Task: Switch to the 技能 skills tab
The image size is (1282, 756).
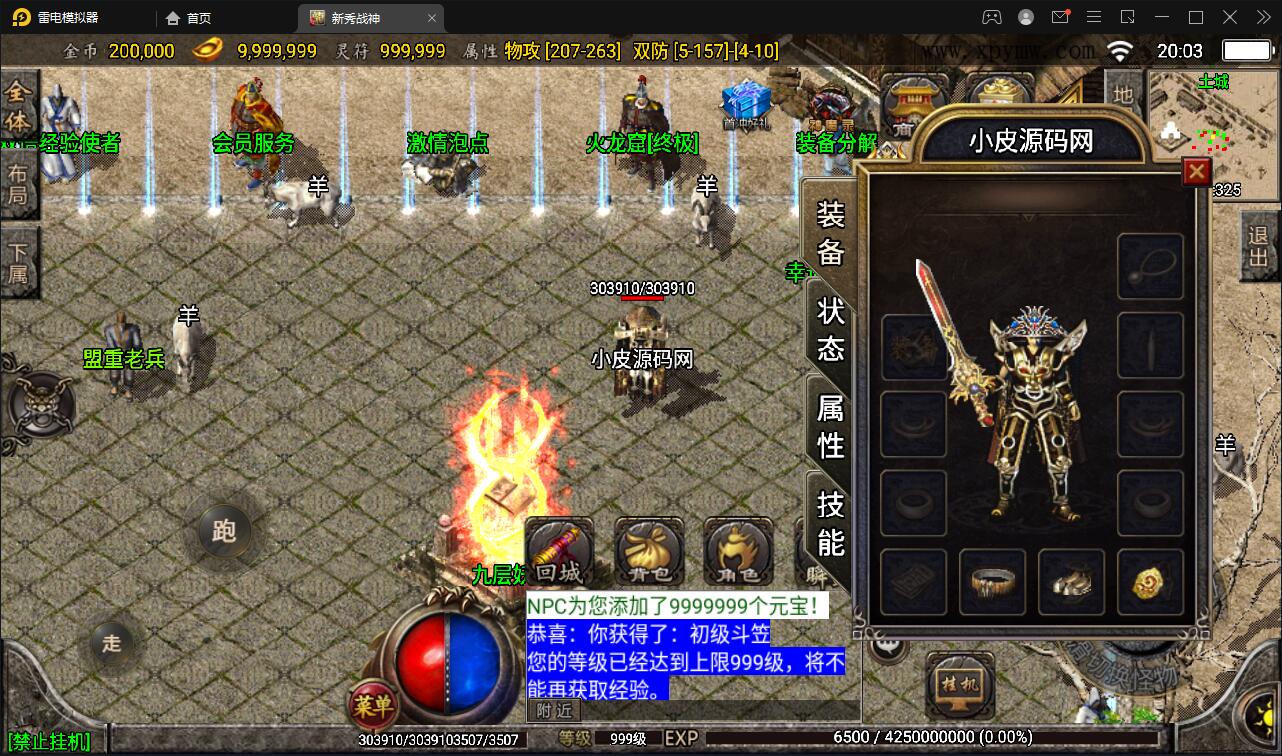Action: (x=832, y=521)
